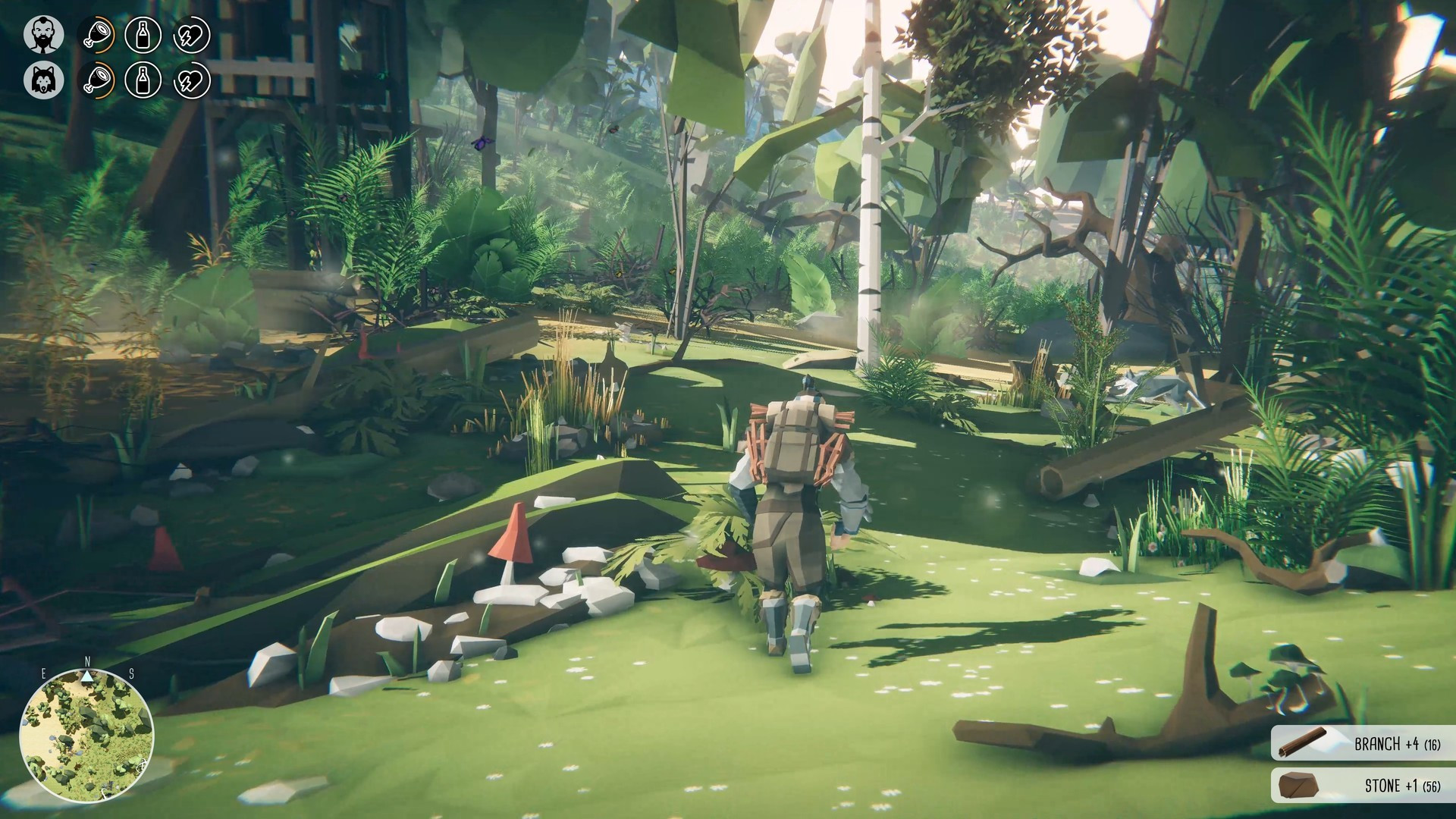Viewport: 1456px width, 819px height.
Task: Check the dog's hunger meat icon
Action: [x=96, y=80]
